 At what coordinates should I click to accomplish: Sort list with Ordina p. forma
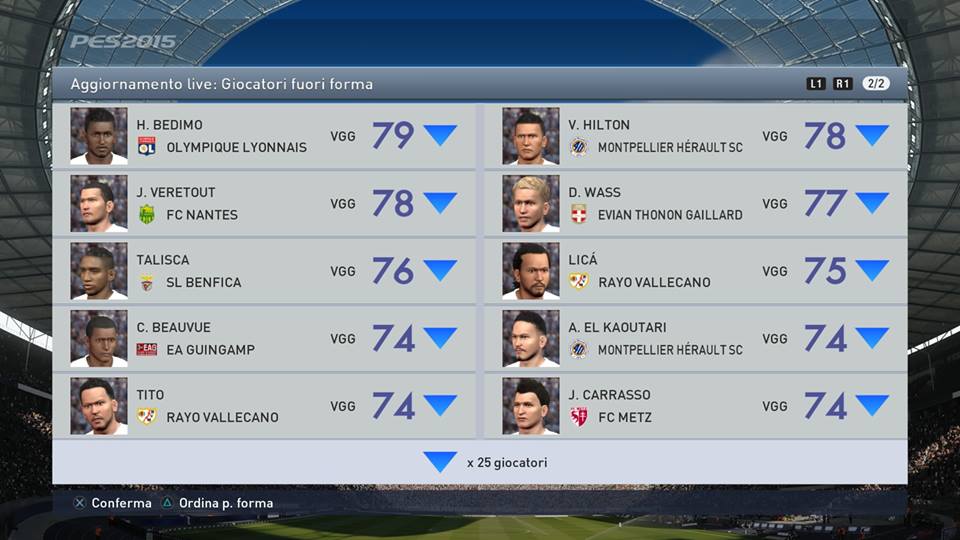coord(216,503)
